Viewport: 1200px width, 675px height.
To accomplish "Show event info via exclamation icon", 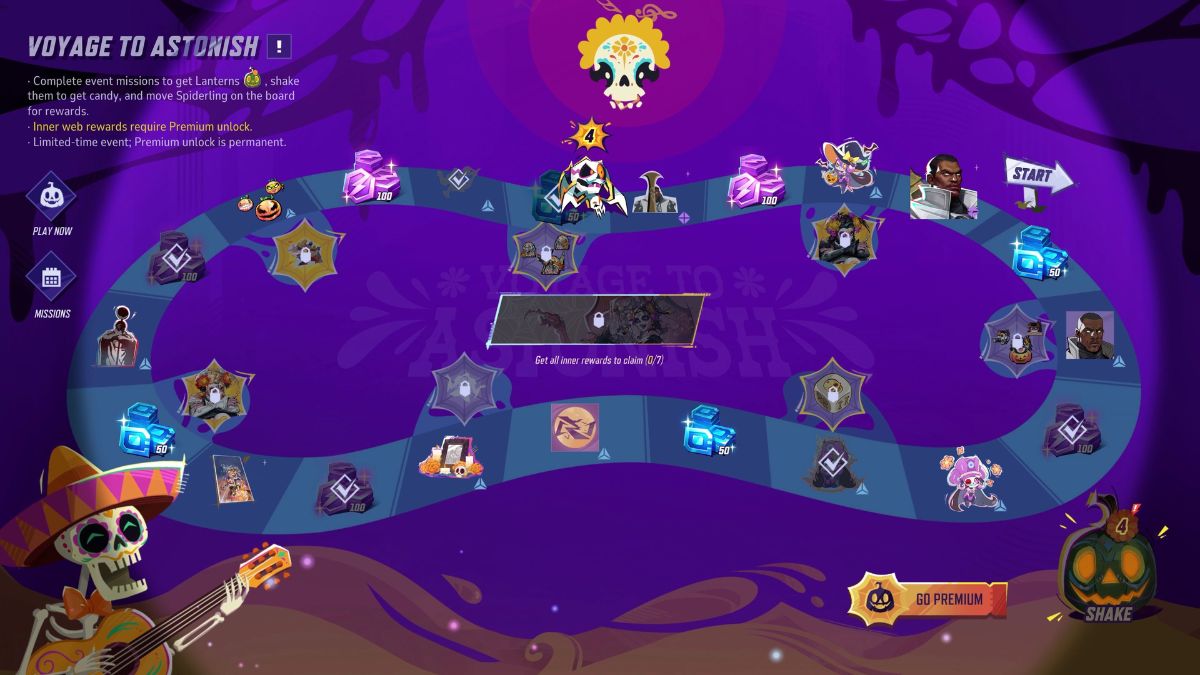I will point(280,46).
